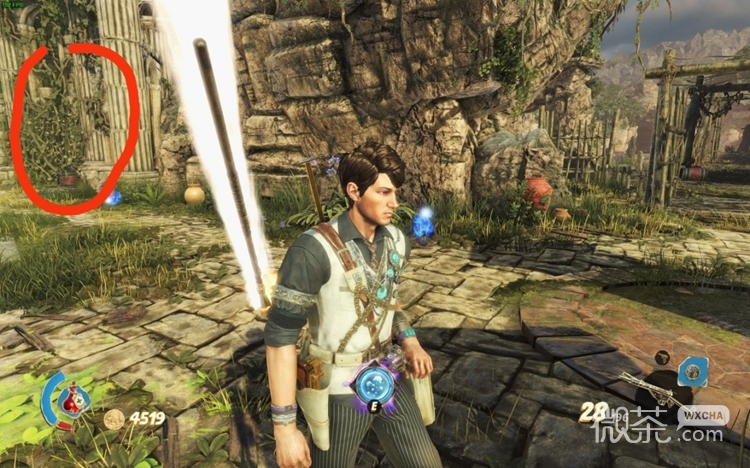Activate the blue square gadget icon

pyautogui.click(x=692, y=373)
